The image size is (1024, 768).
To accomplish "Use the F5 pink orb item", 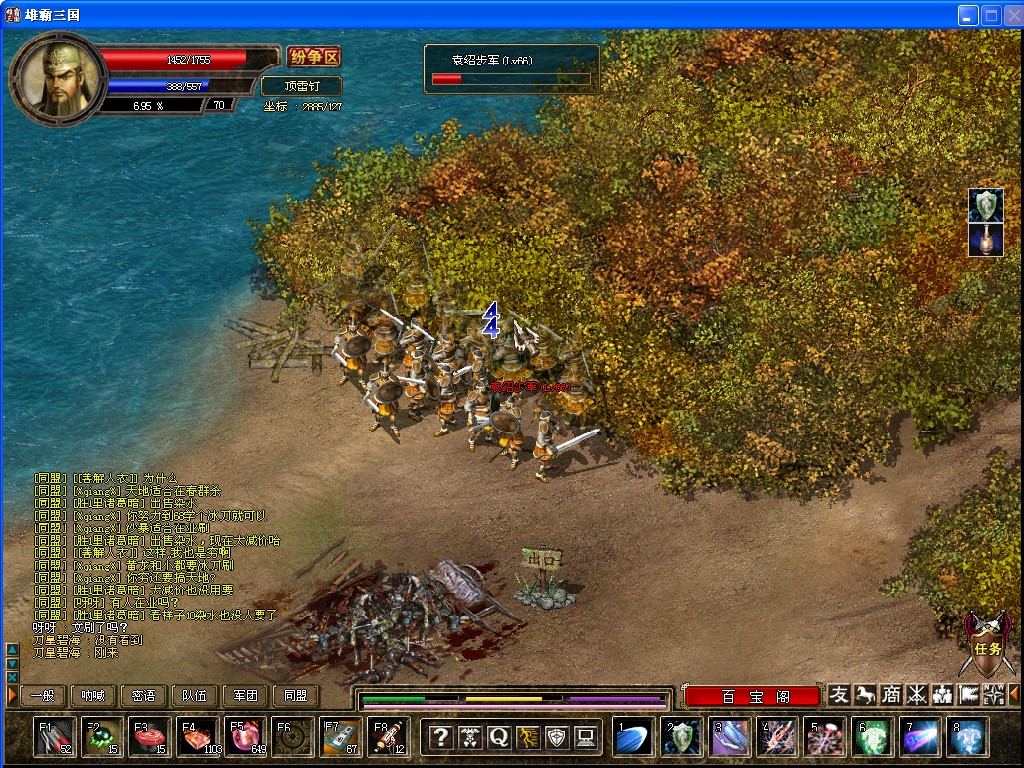I will click(x=245, y=738).
